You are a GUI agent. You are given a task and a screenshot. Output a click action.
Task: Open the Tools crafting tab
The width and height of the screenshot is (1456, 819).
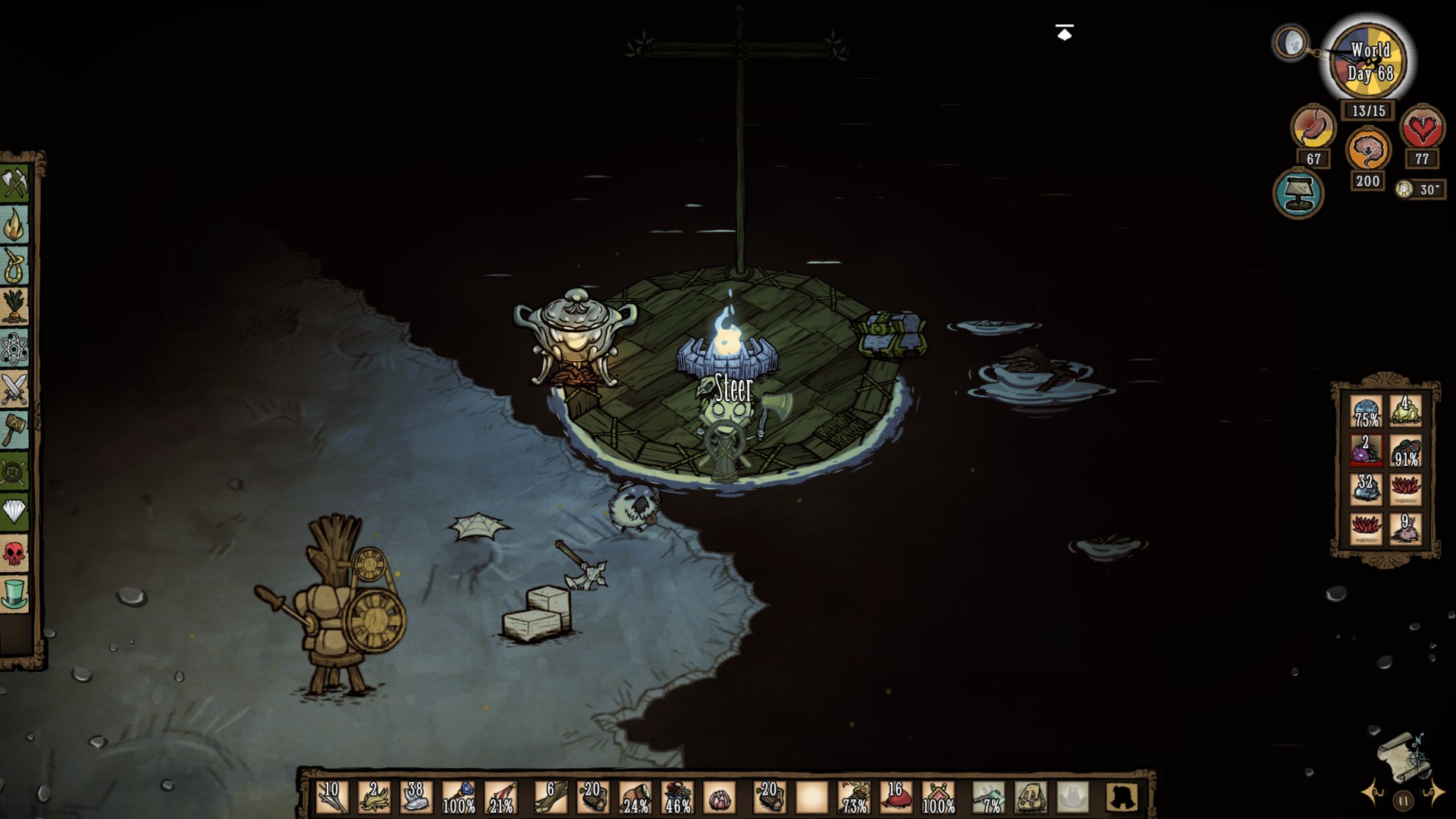(x=14, y=182)
